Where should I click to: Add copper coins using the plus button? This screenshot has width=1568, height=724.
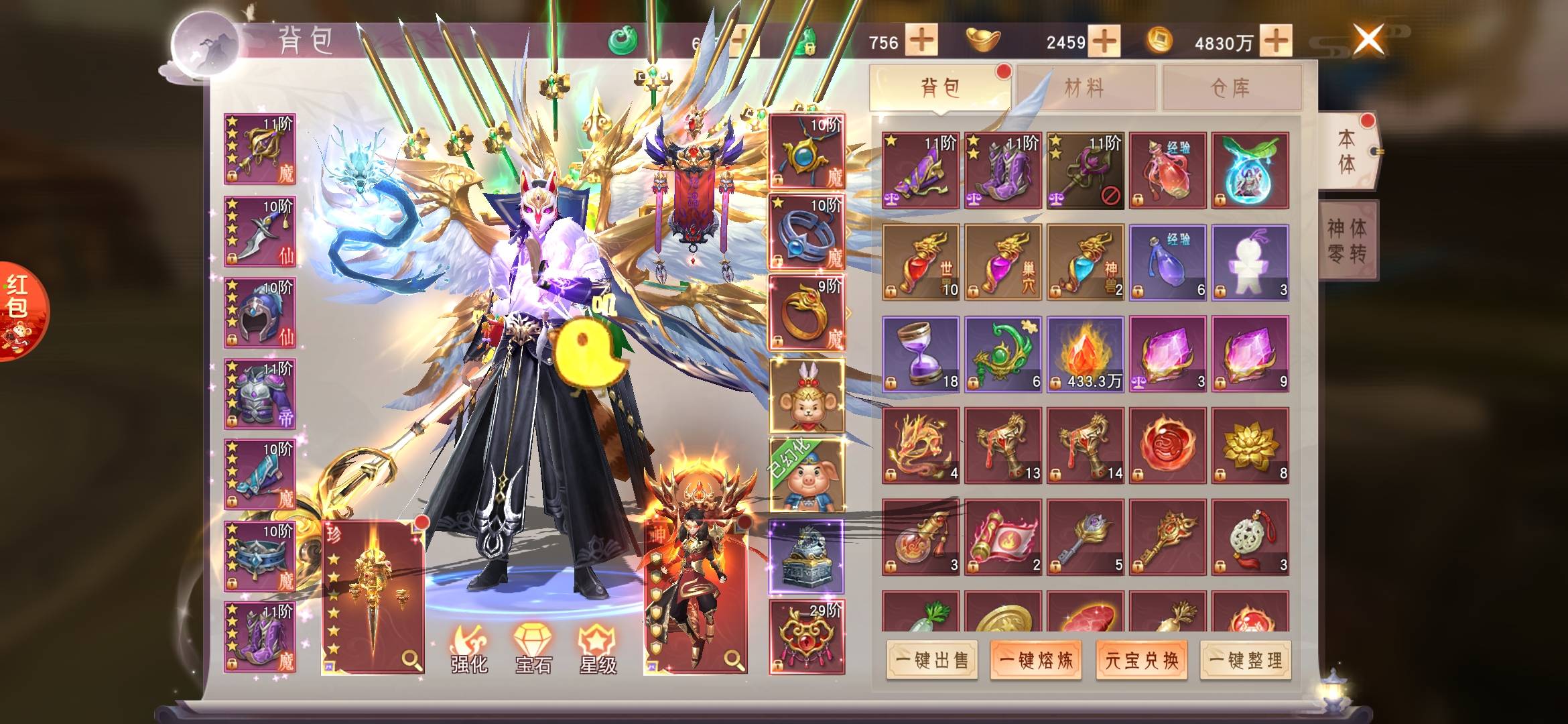1276,42
